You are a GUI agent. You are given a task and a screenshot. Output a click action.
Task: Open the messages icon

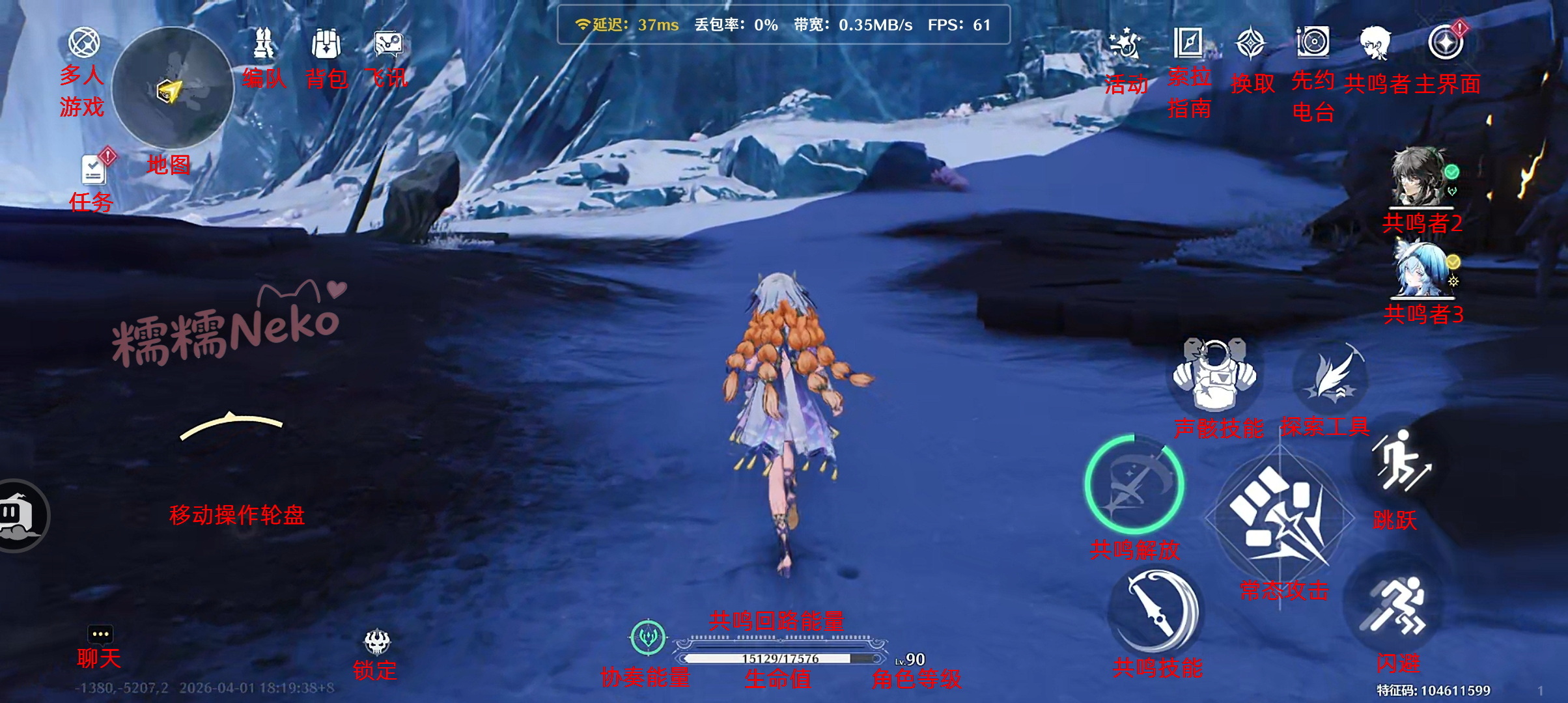[389, 44]
